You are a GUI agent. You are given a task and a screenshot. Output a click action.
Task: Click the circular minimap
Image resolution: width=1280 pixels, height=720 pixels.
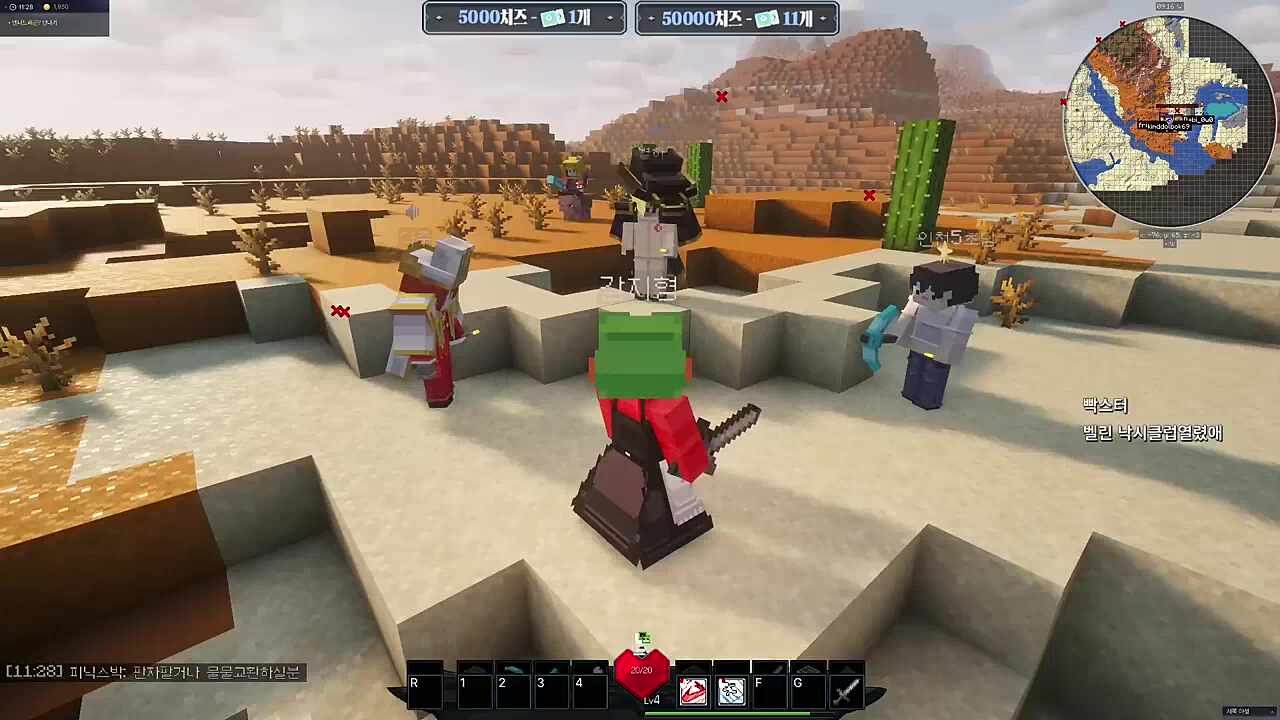(x=1169, y=121)
